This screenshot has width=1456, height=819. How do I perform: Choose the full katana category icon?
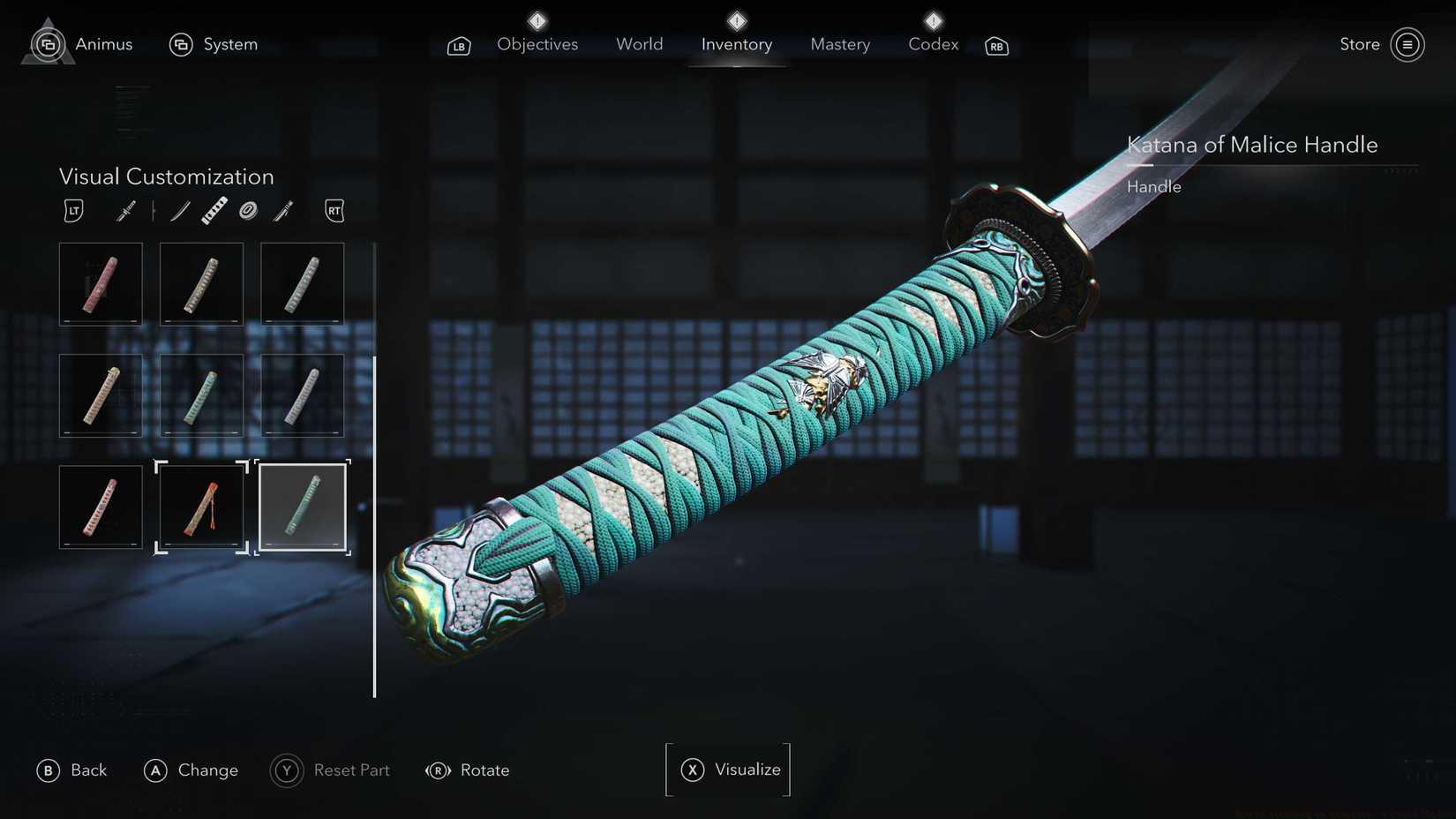[126, 211]
